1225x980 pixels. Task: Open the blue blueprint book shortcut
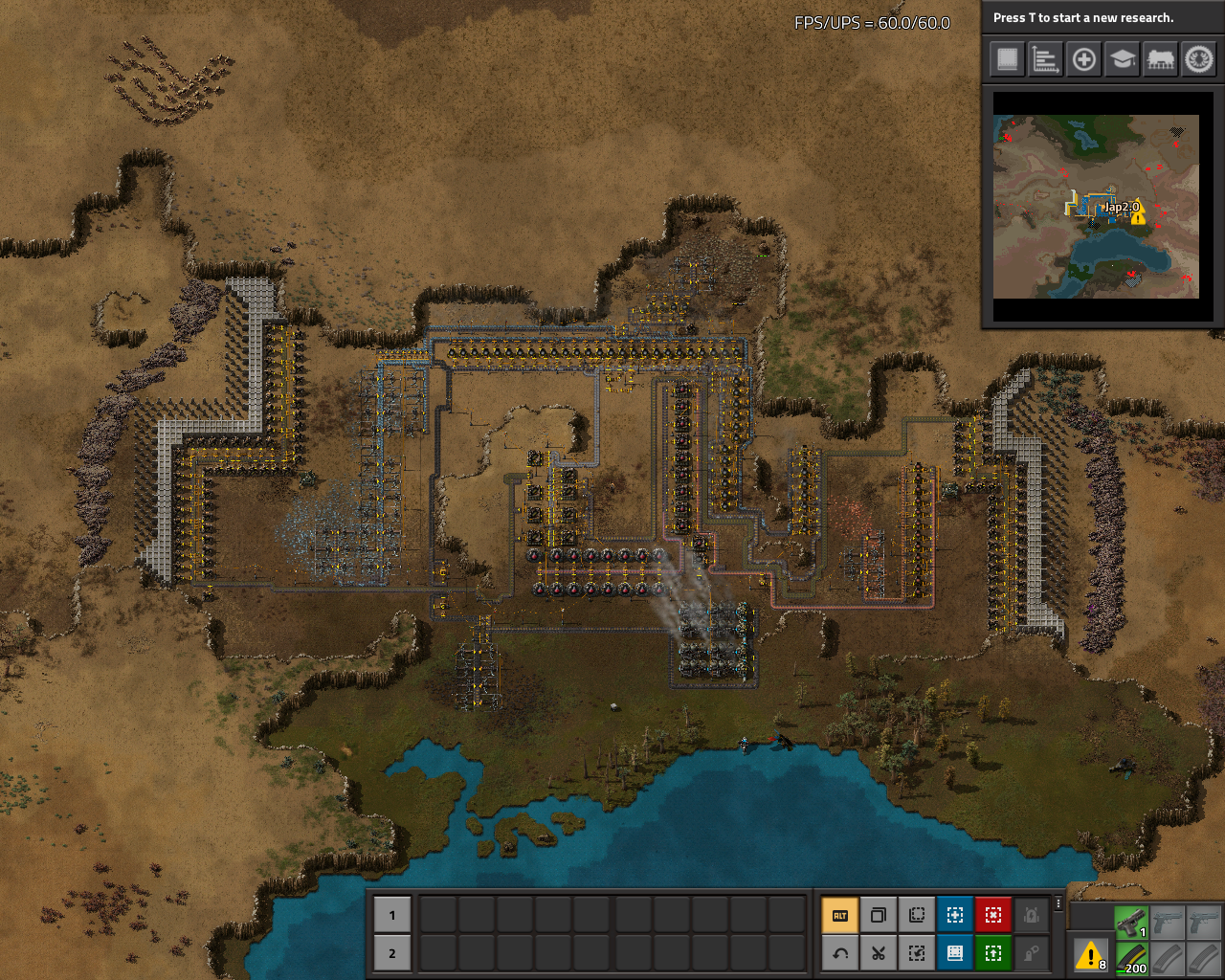tap(955, 953)
